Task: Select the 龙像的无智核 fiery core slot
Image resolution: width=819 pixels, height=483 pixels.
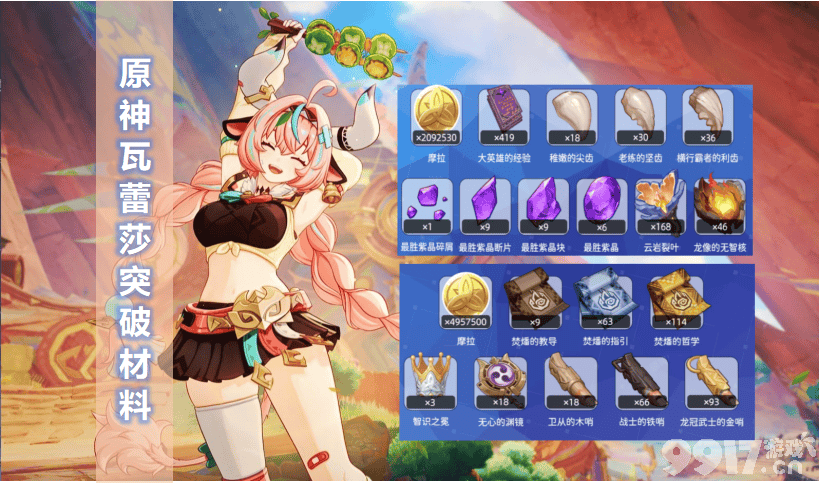Action: 720,205
